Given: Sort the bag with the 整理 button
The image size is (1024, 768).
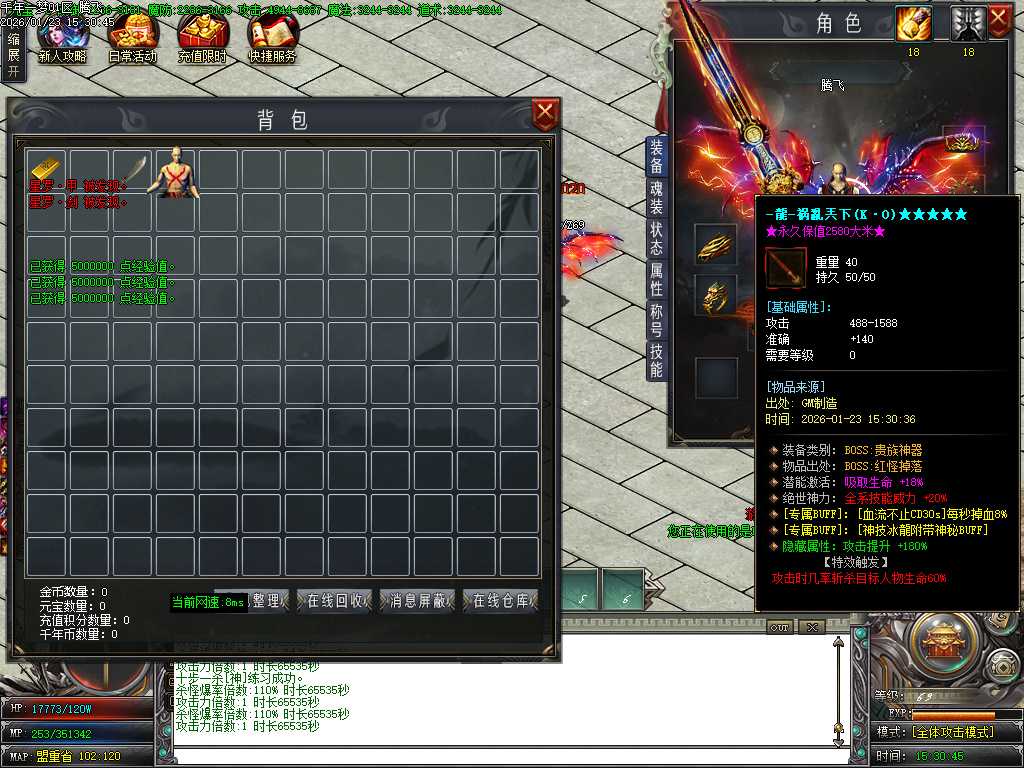Looking at the screenshot, I should coord(268,601).
